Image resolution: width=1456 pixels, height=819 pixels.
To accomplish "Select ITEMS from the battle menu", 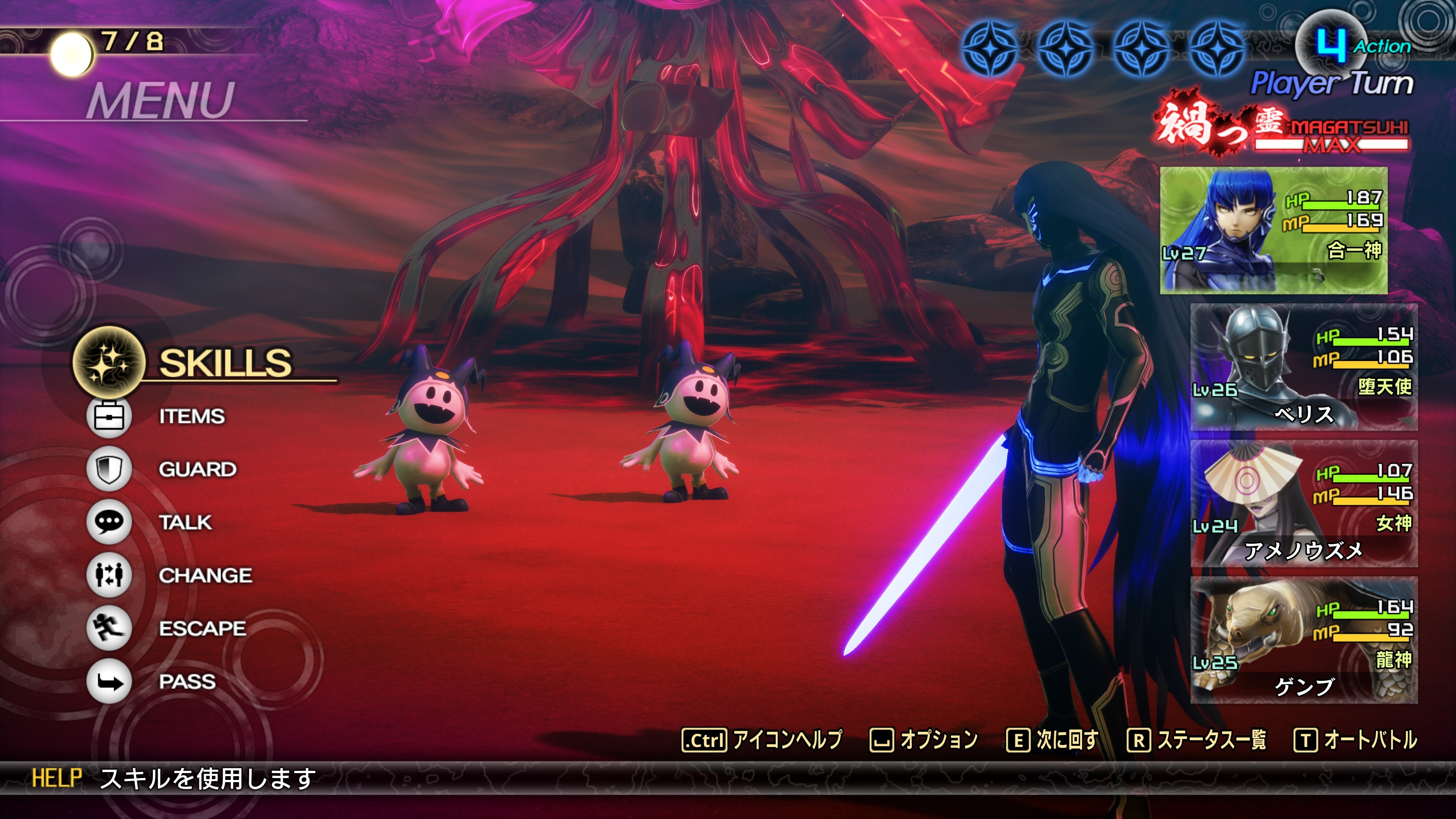I will (x=191, y=417).
